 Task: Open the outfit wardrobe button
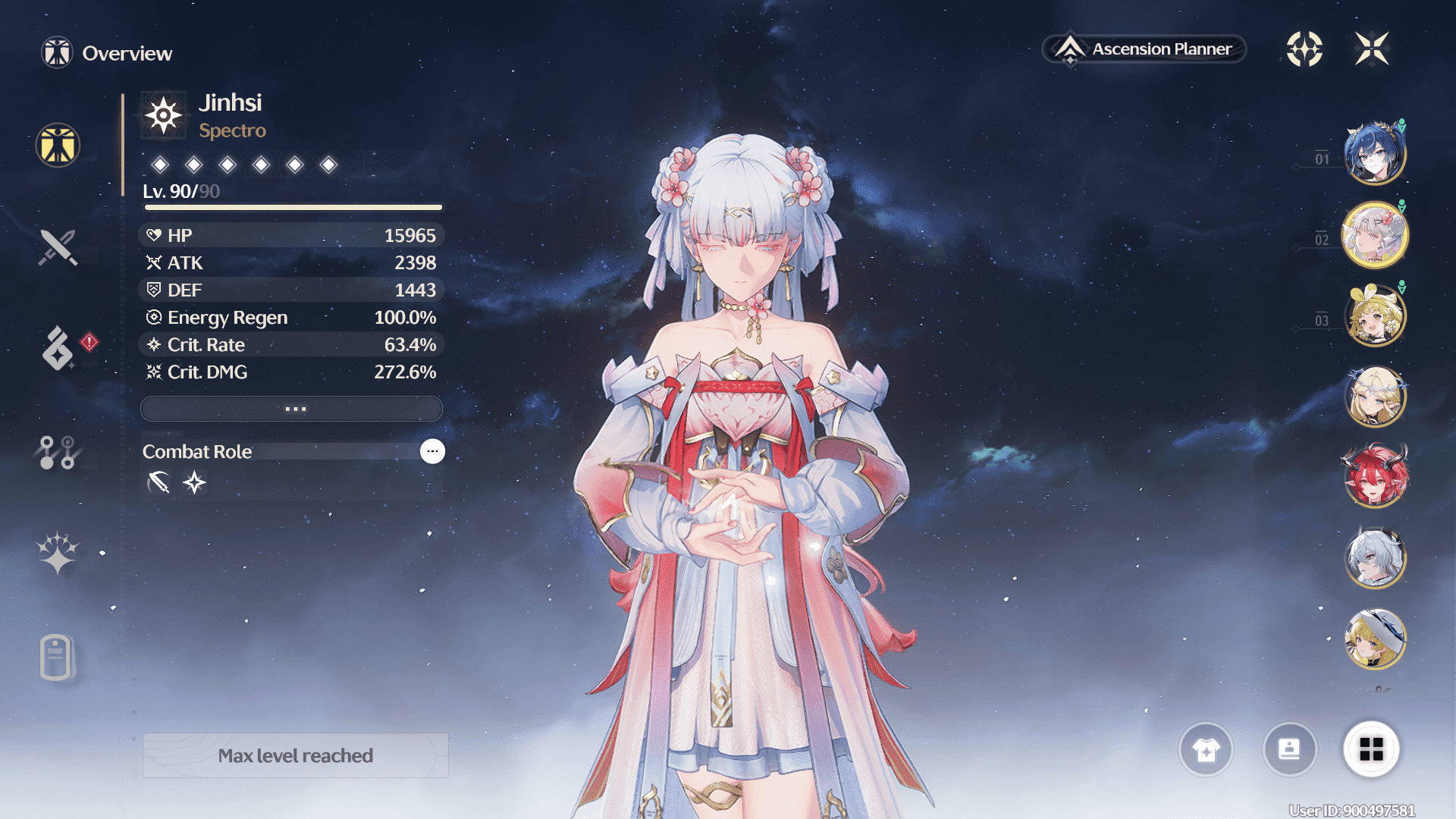coord(1206,750)
